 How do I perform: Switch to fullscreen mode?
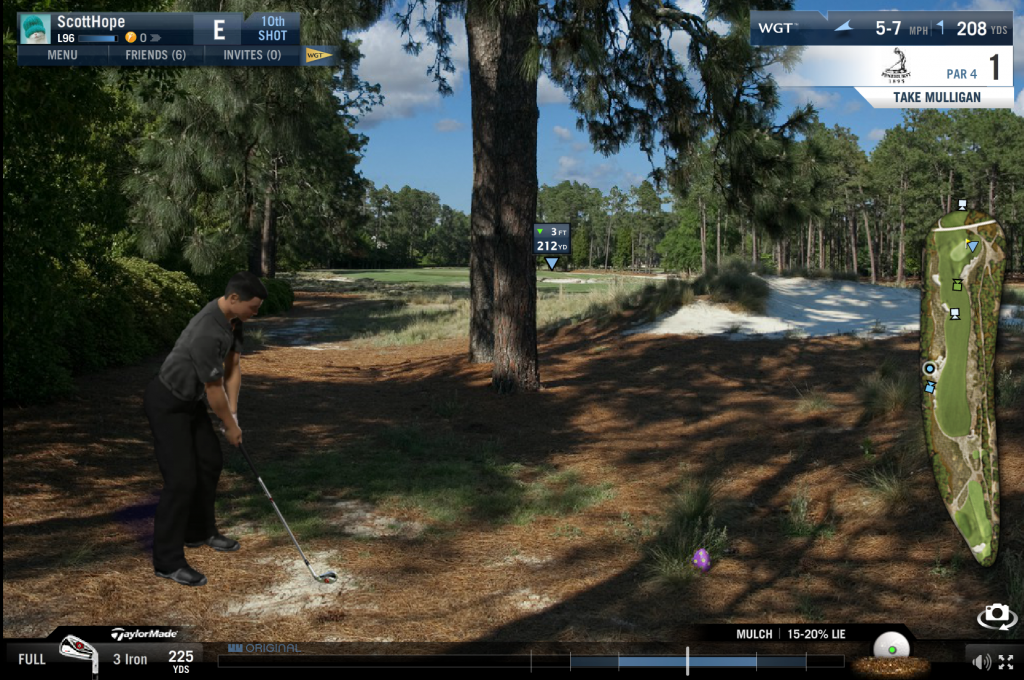[1006, 661]
